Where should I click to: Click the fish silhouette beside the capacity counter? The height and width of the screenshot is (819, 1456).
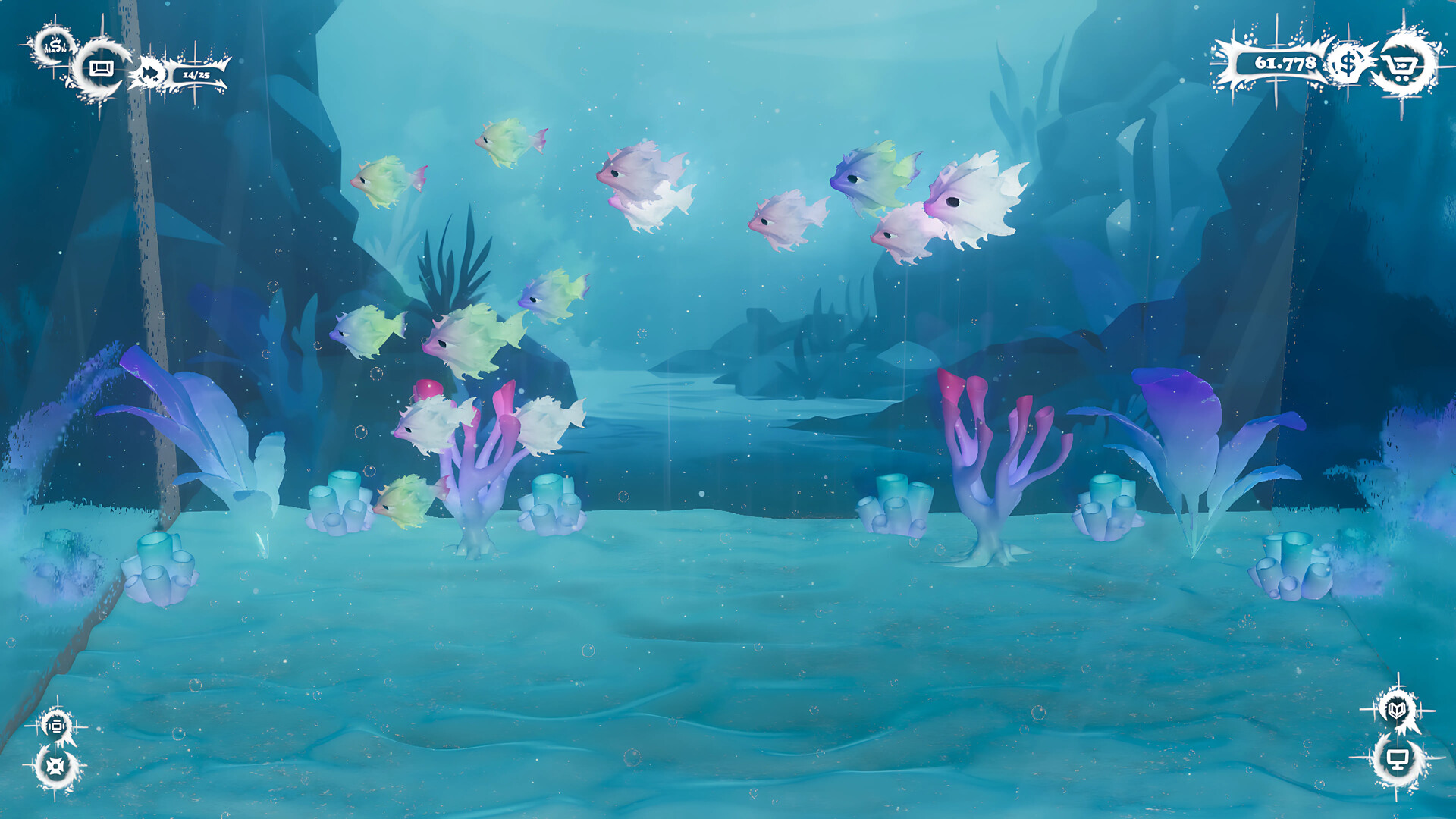(150, 72)
